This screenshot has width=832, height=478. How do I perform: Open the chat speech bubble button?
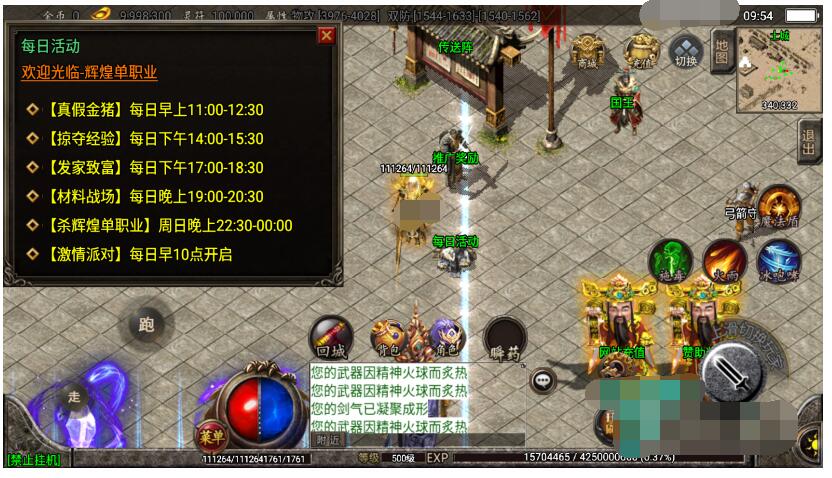(x=543, y=380)
